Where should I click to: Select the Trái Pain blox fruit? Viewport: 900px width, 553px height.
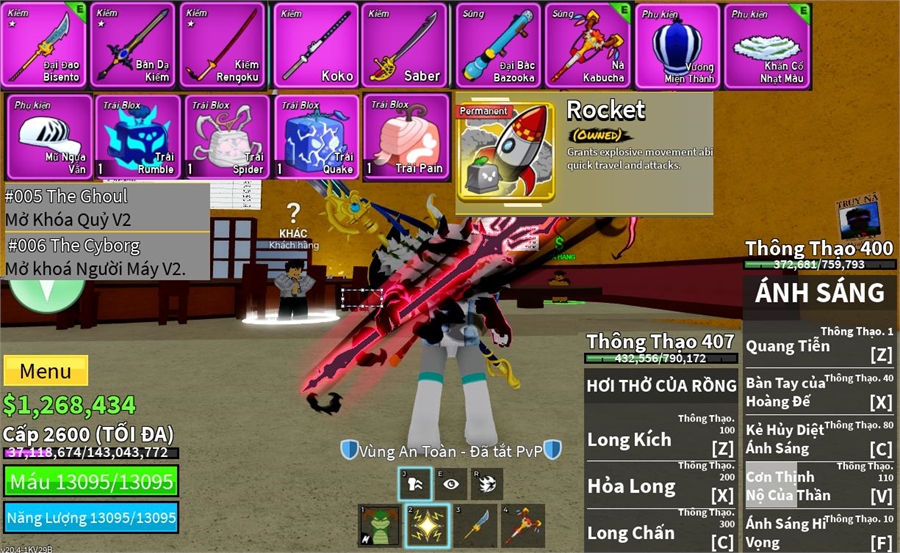tap(405, 137)
